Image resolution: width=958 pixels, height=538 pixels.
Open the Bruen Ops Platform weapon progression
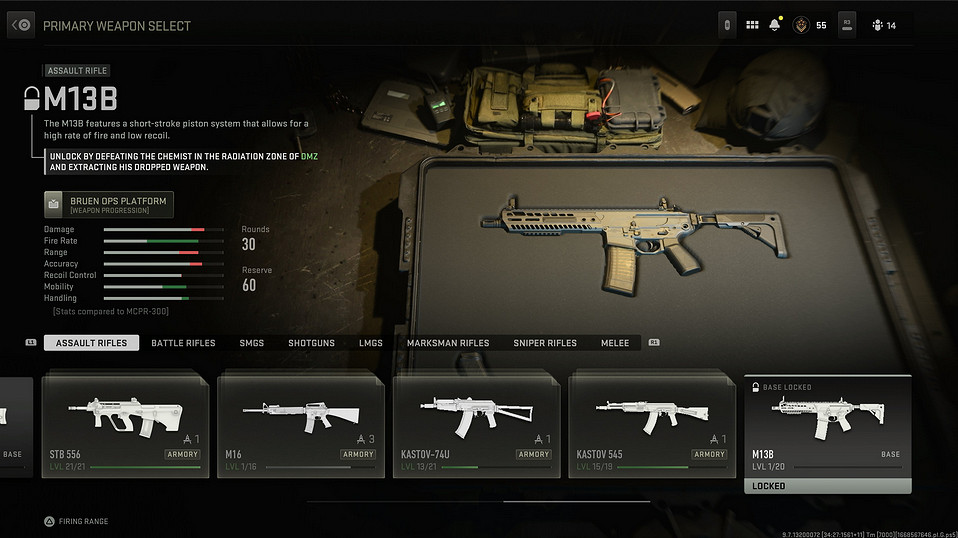[x=109, y=205]
